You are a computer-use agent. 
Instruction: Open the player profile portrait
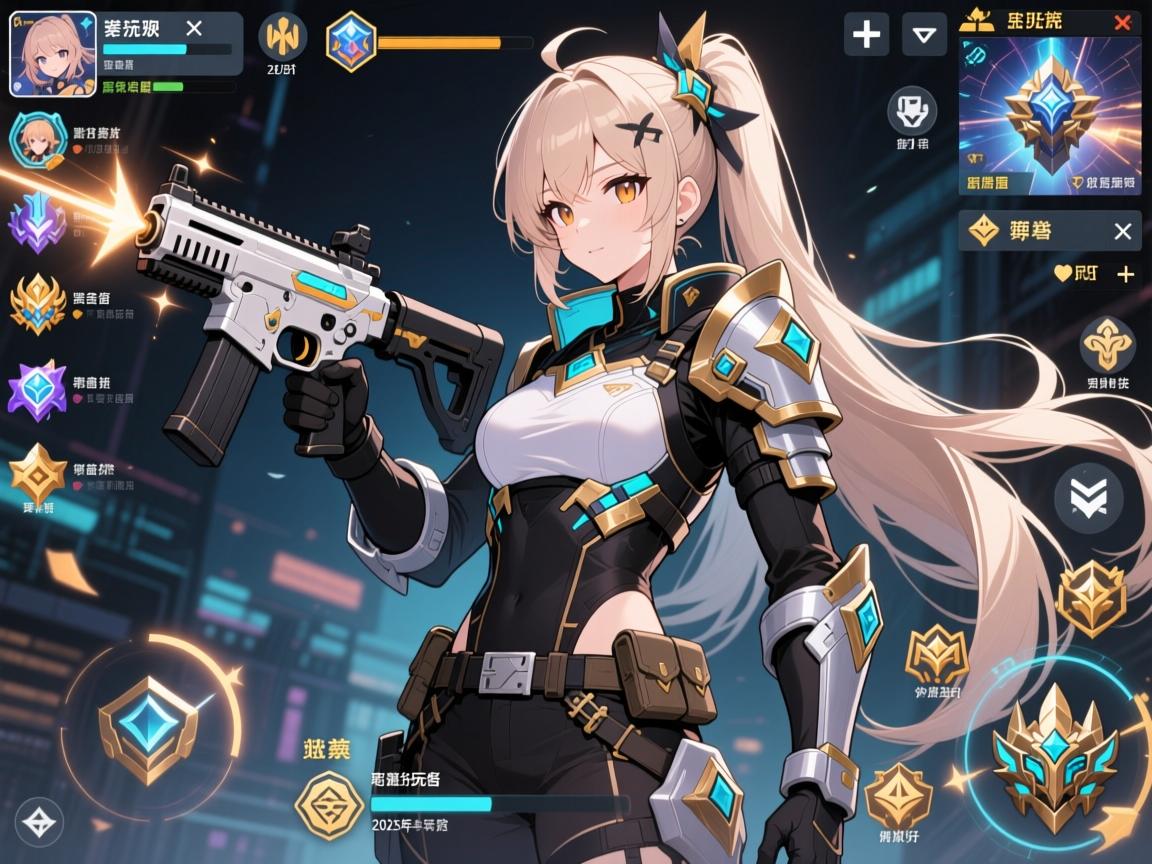coord(53,54)
